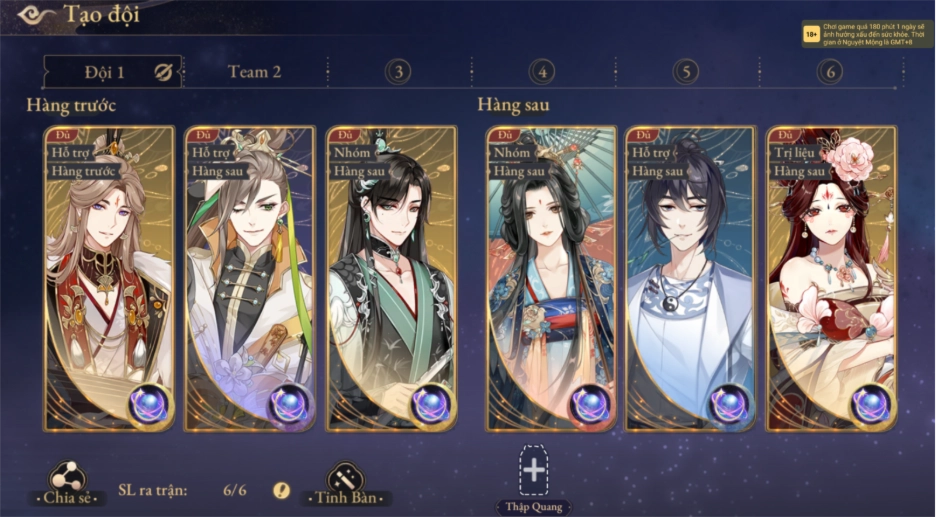Switch to the Team 2 tab
Image resolution: width=936 pixels, height=517 pixels.
pos(255,72)
